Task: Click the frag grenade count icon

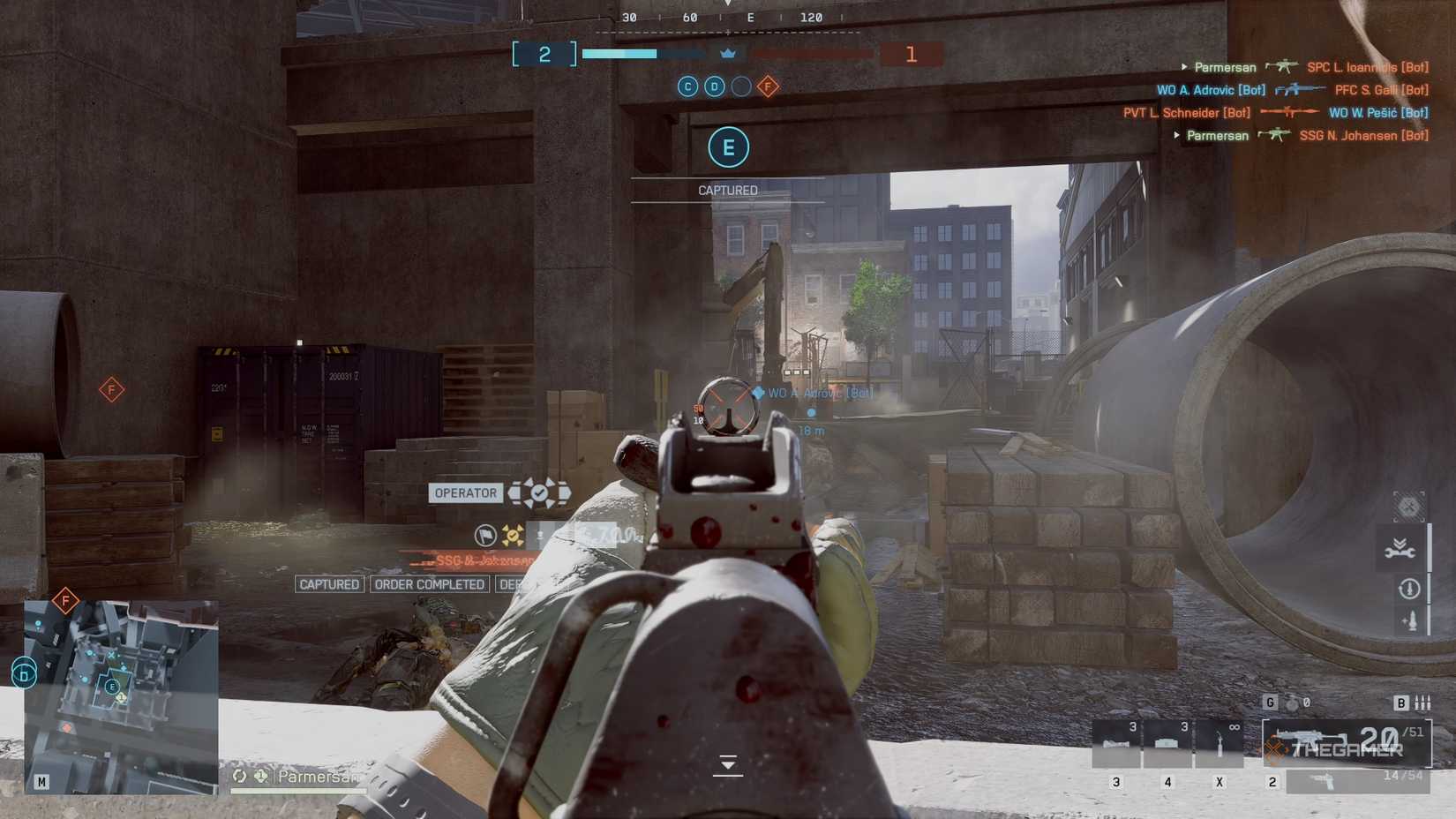Action: tap(1293, 703)
